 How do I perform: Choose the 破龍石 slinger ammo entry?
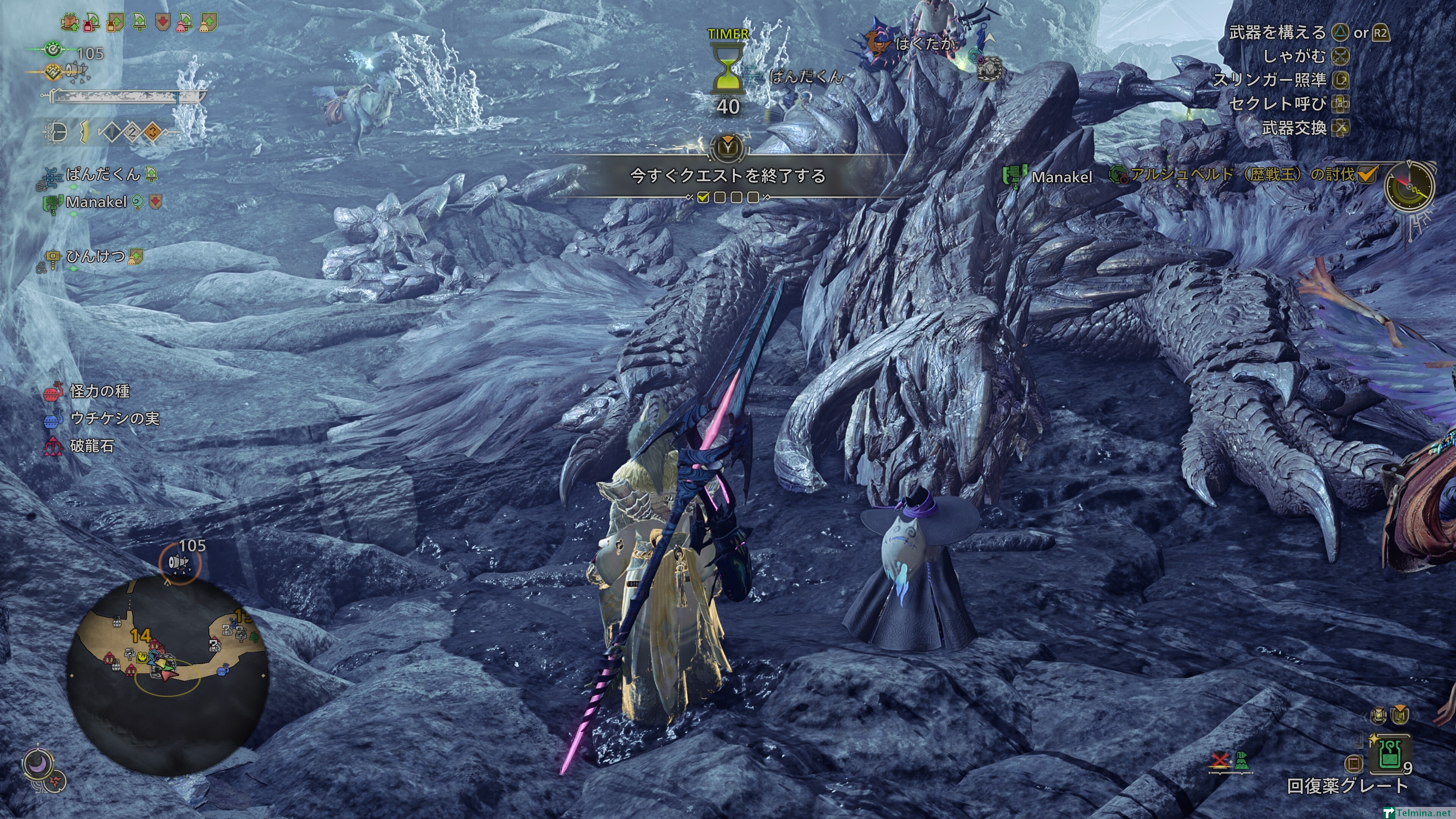tap(91, 446)
